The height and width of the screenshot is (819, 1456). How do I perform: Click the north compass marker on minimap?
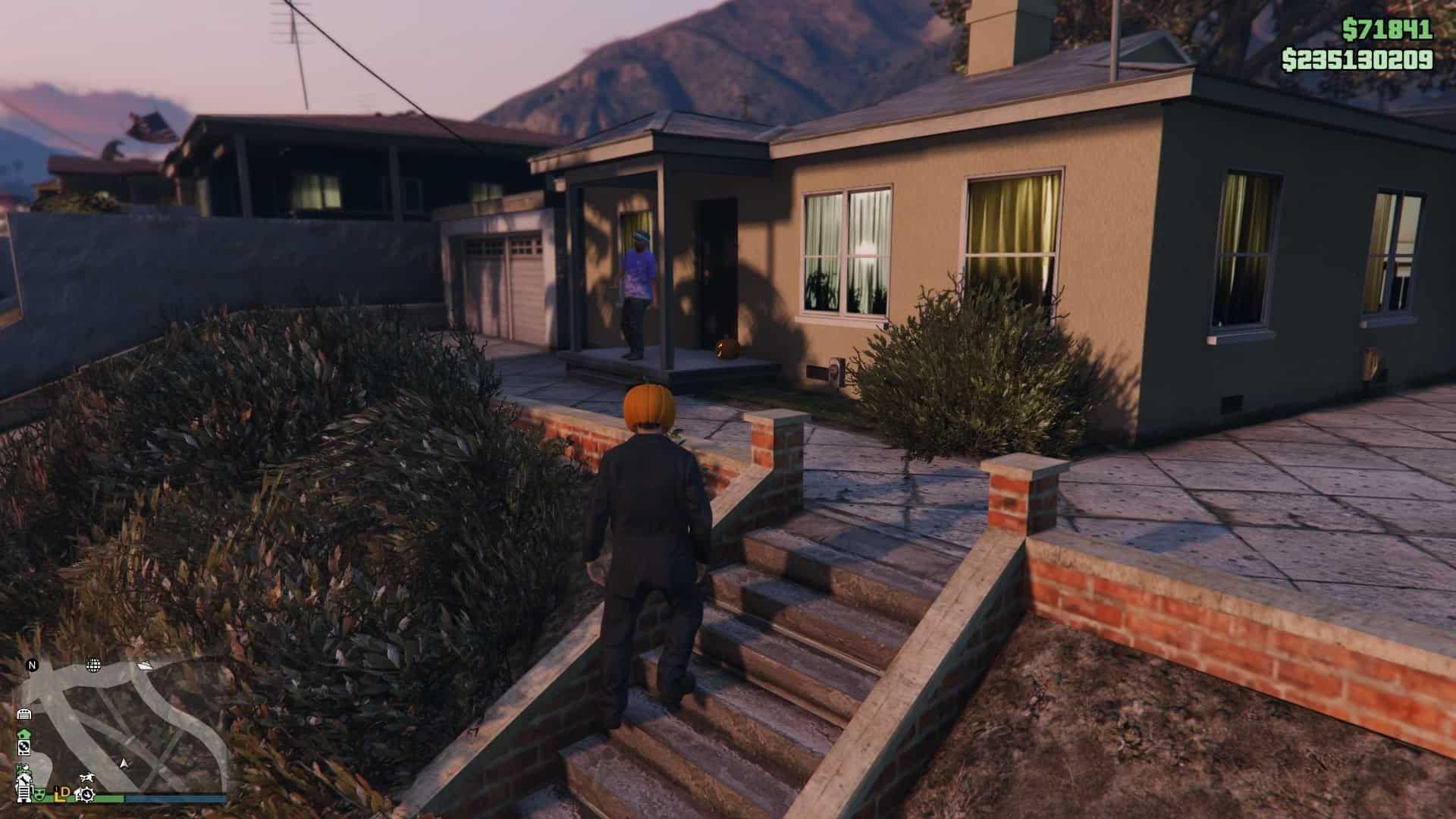[32, 665]
